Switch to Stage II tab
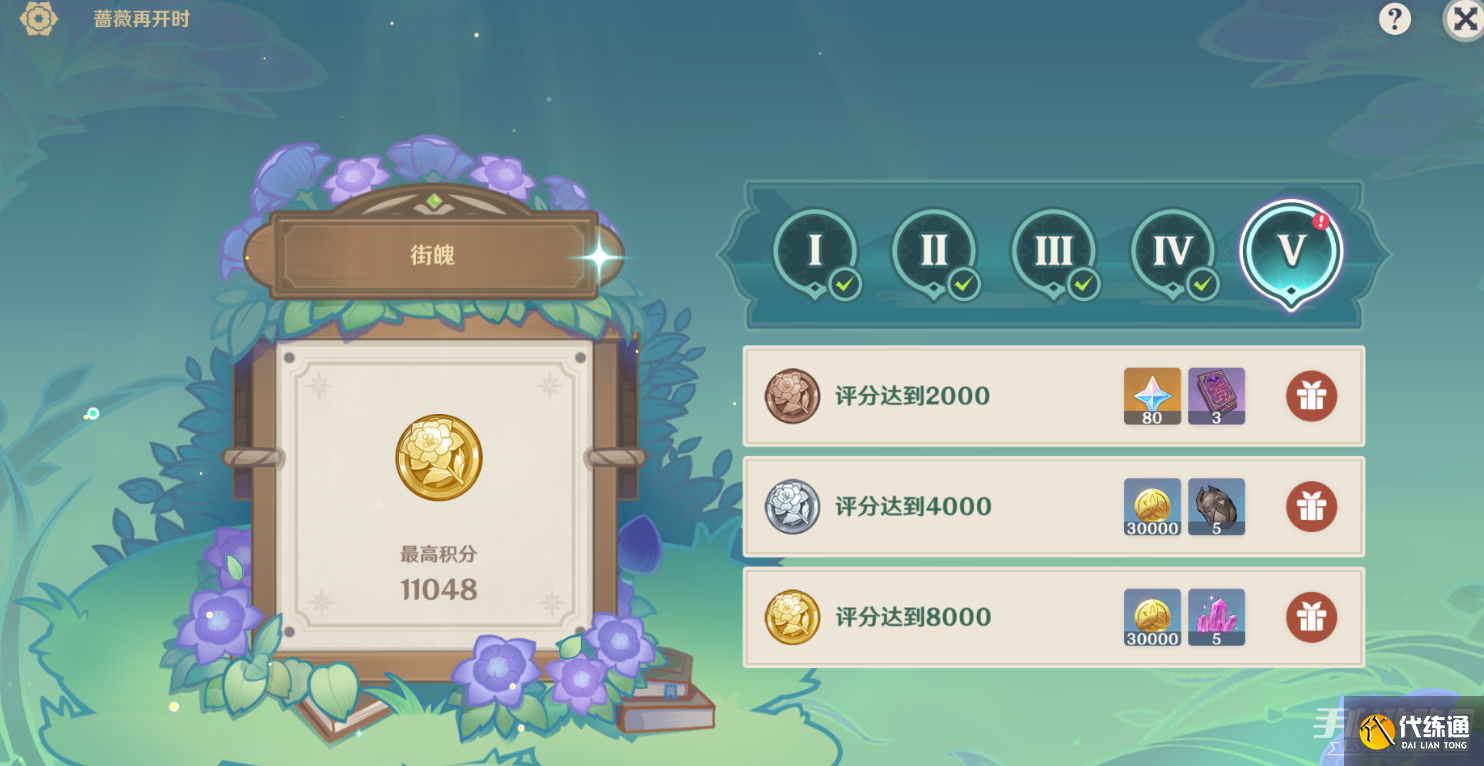 (933, 252)
